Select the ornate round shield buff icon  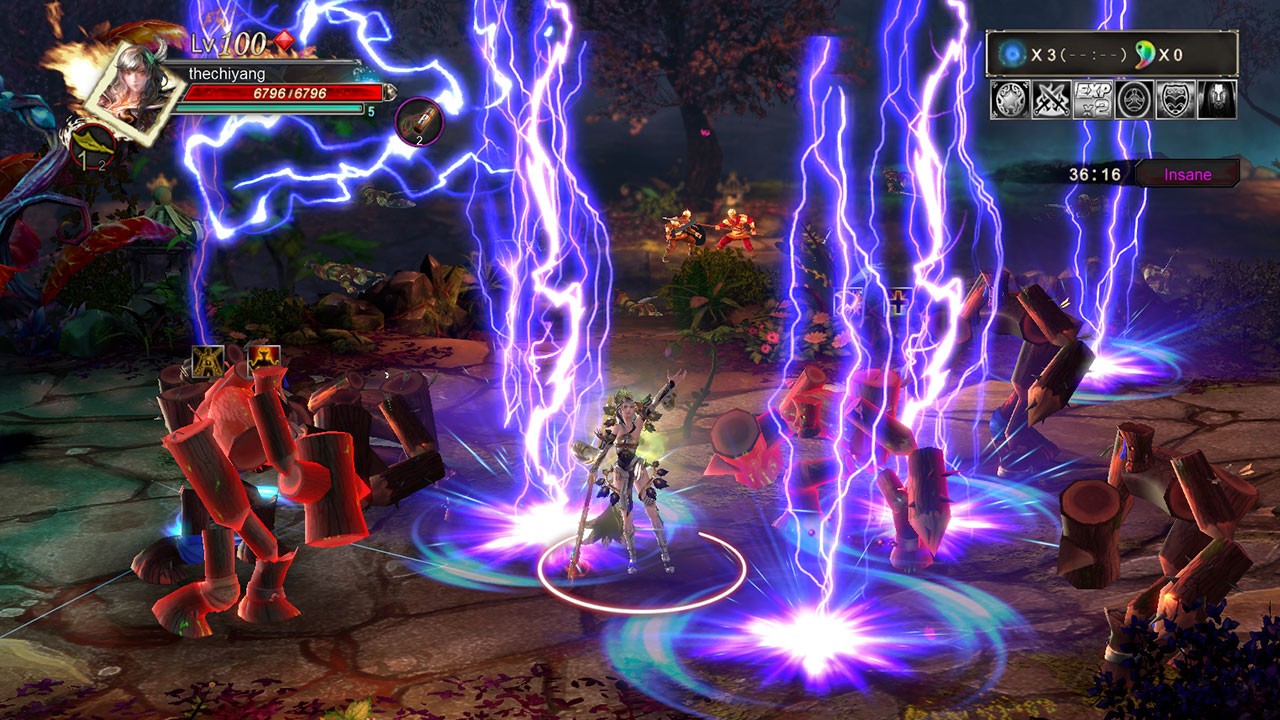pyautogui.click(x=1010, y=100)
